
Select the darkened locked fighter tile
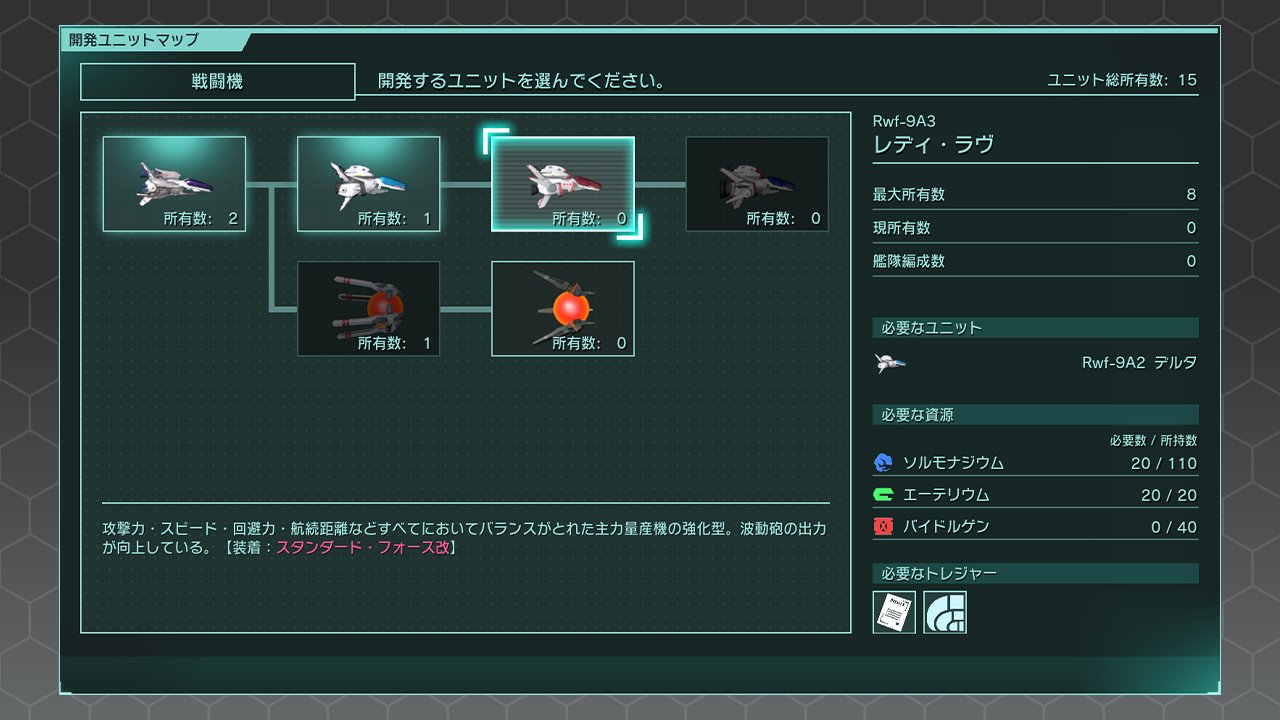pyautogui.click(x=756, y=184)
